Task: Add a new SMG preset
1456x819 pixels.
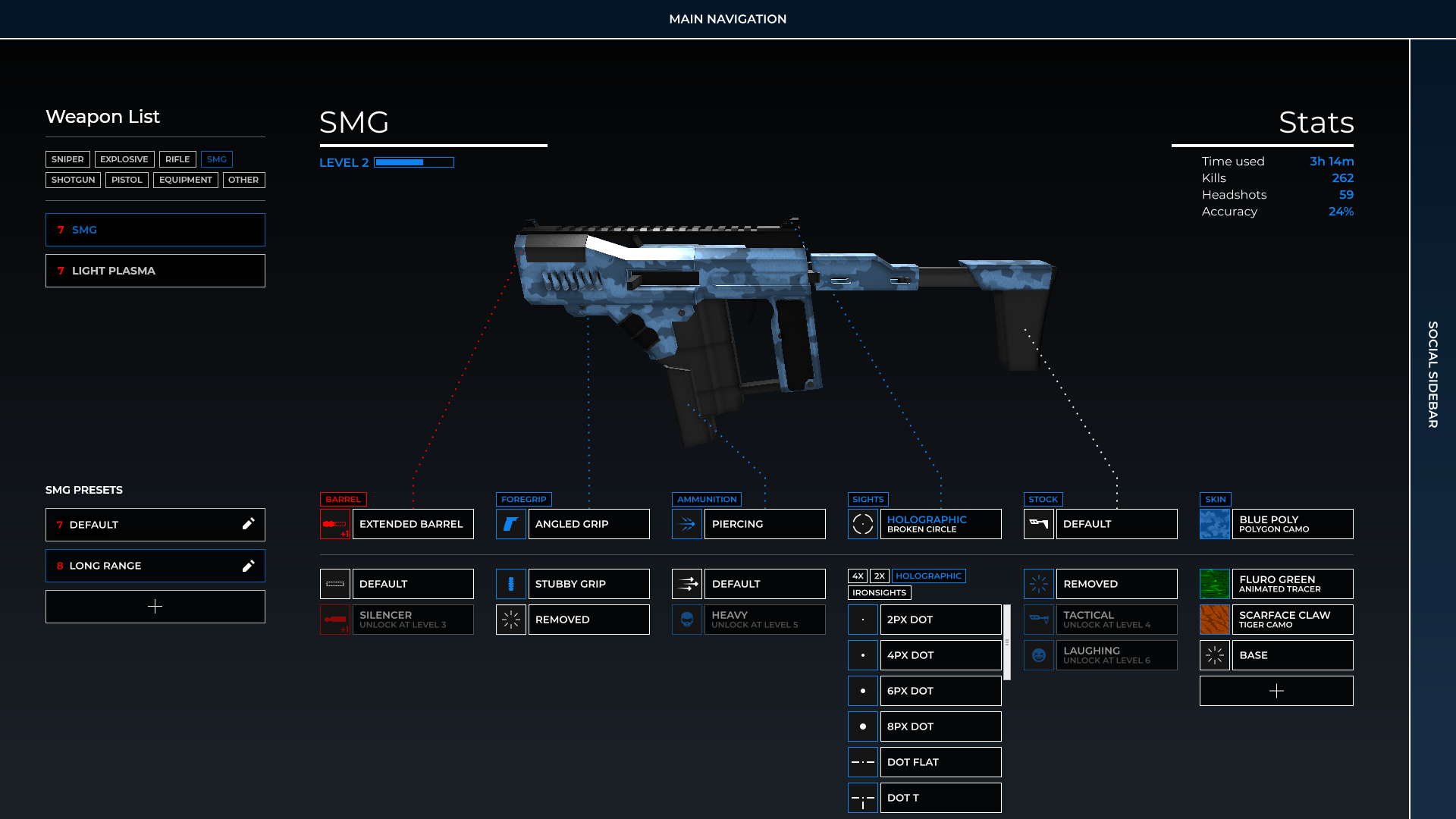Action: coord(155,607)
